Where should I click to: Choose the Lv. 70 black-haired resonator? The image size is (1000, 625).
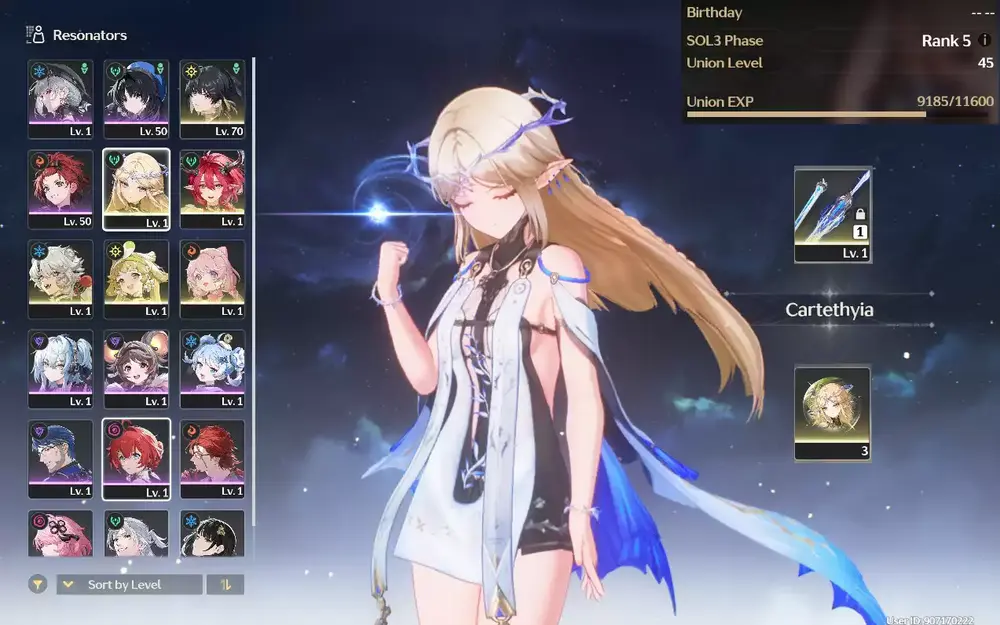pos(212,98)
